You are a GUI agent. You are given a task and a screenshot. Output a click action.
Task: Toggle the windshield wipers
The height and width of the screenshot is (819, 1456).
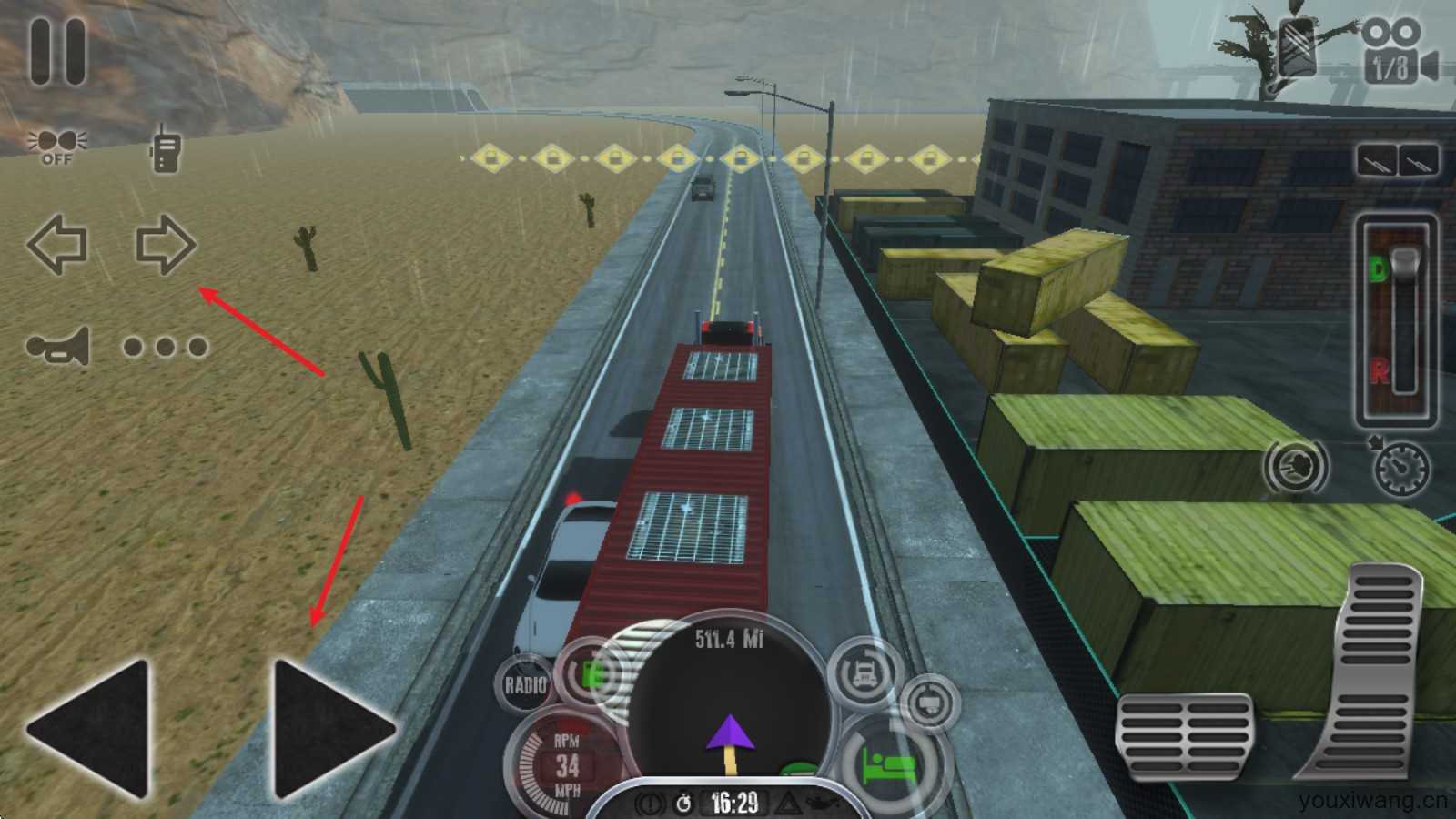[x=1398, y=162]
